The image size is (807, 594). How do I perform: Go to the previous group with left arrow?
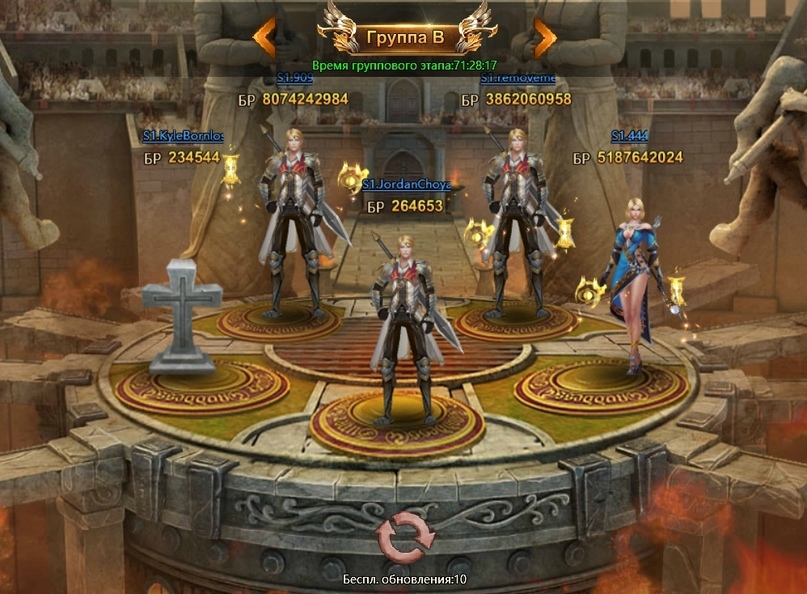click(264, 38)
